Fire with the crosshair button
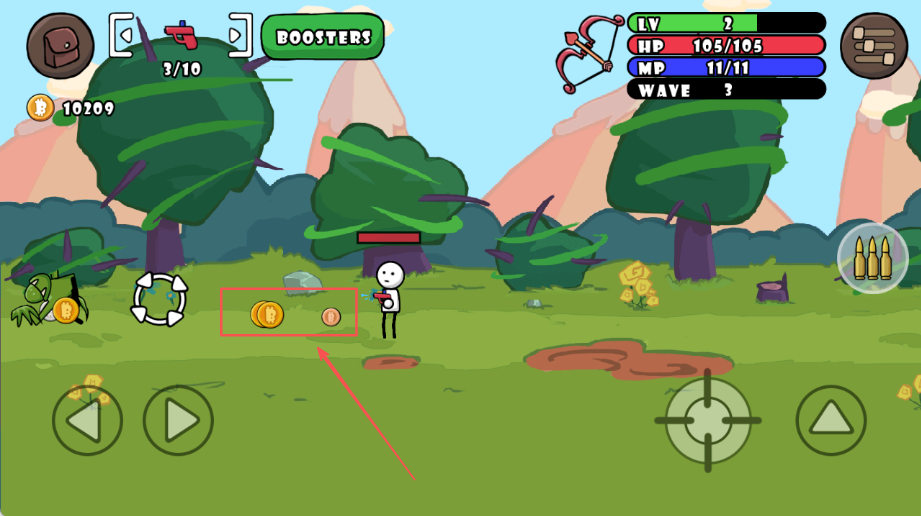The width and height of the screenshot is (921, 516). tap(708, 420)
